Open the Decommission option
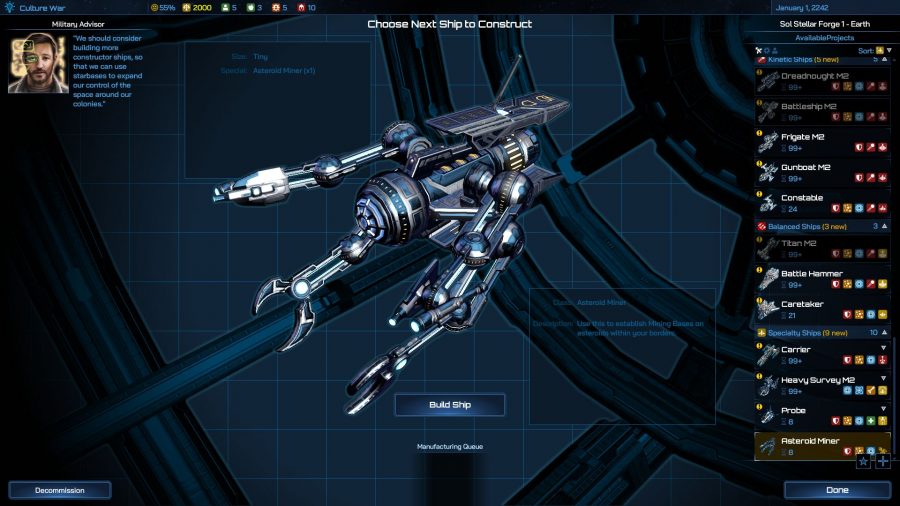900x506 pixels. 60,490
